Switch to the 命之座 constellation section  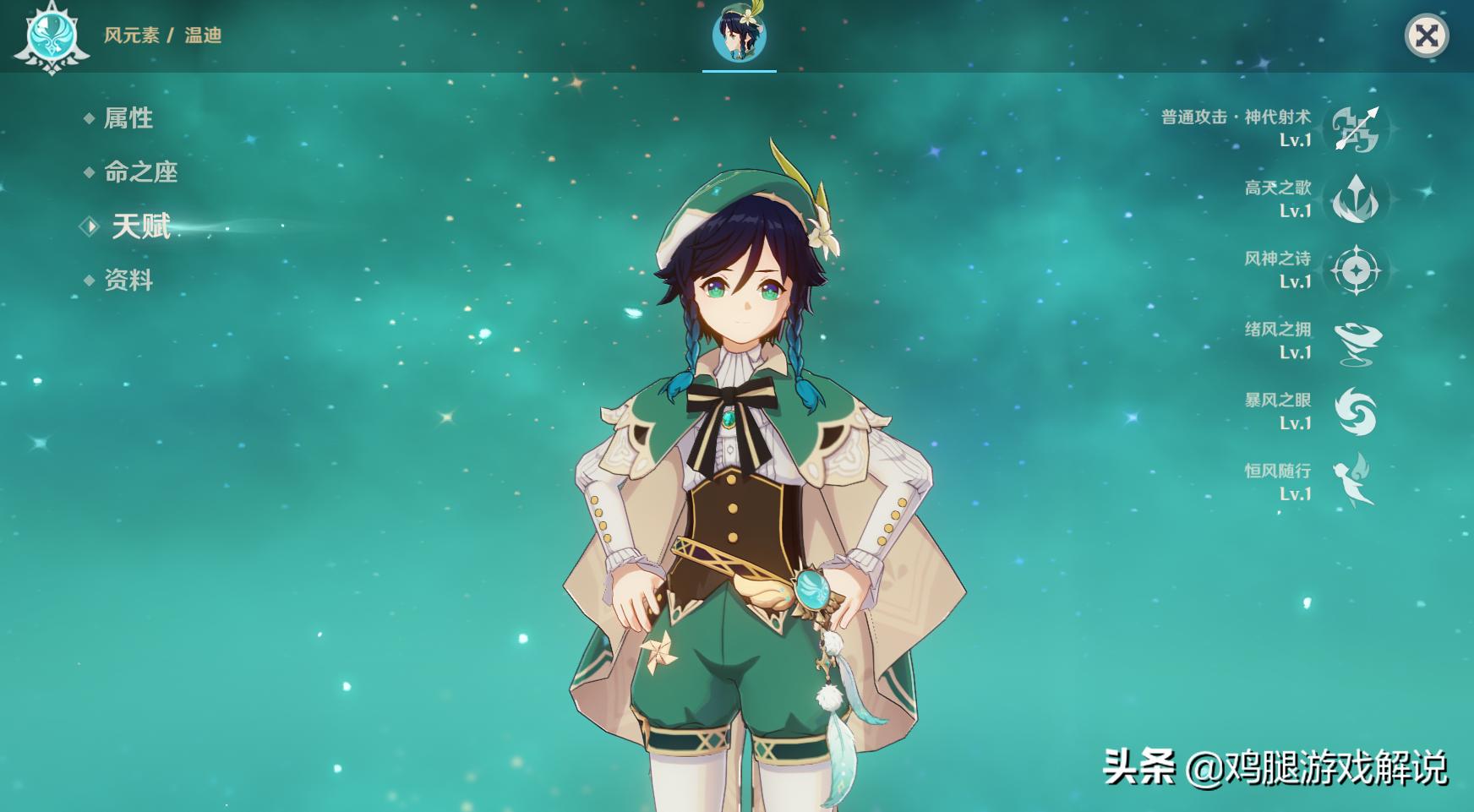[140, 172]
